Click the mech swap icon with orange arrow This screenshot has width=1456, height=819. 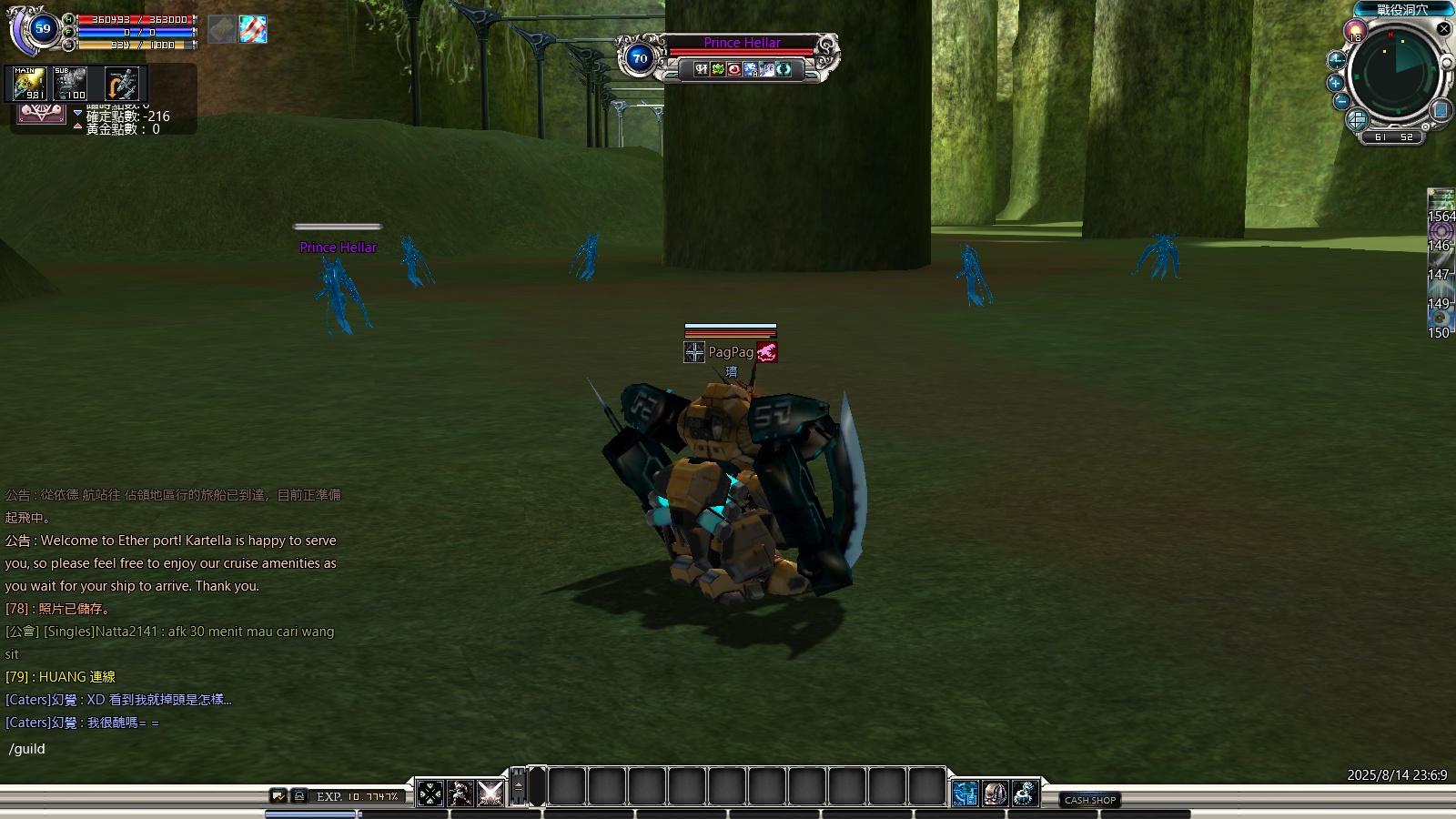[121, 85]
